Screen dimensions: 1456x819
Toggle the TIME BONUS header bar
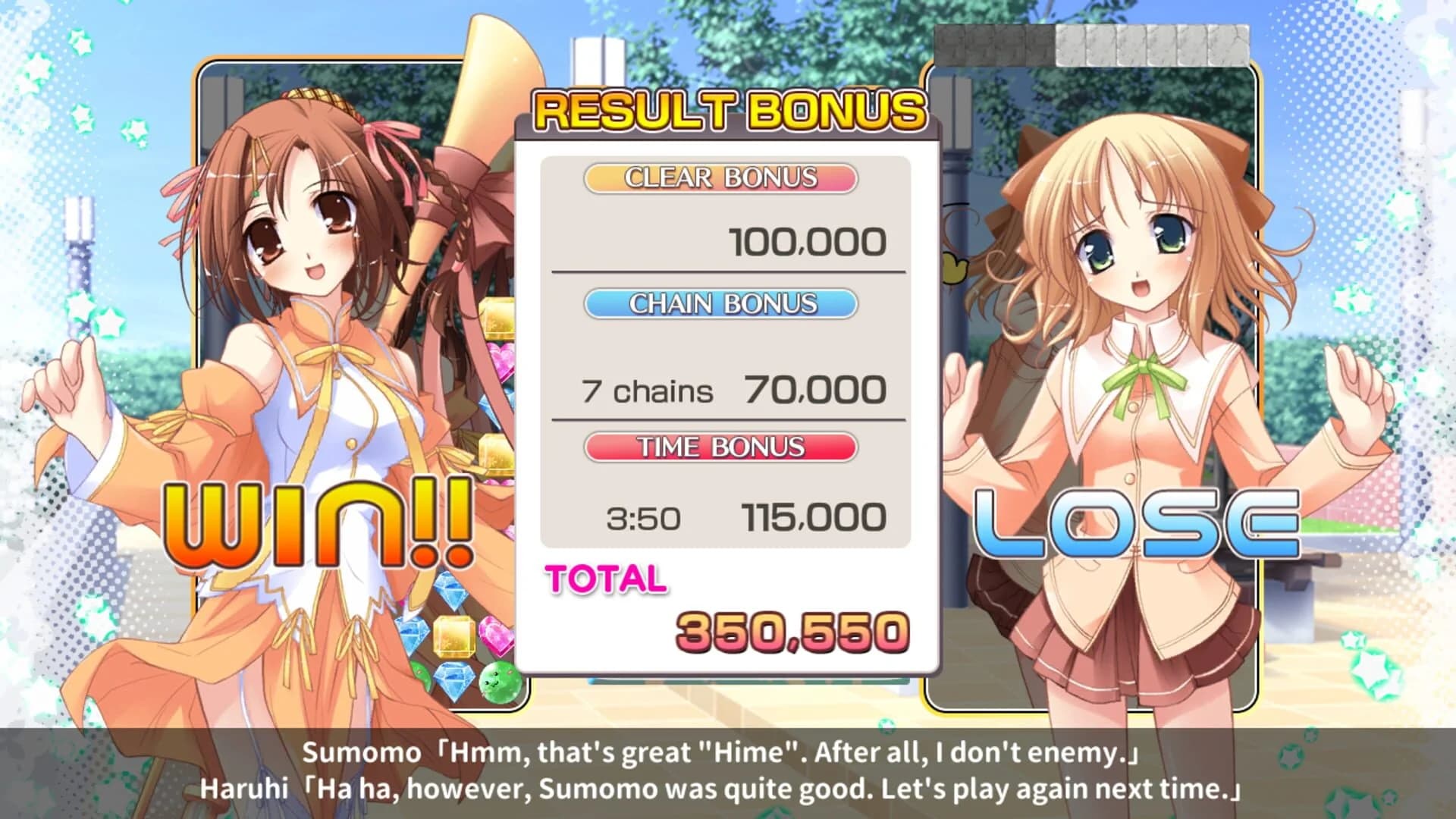tap(722, 447)
